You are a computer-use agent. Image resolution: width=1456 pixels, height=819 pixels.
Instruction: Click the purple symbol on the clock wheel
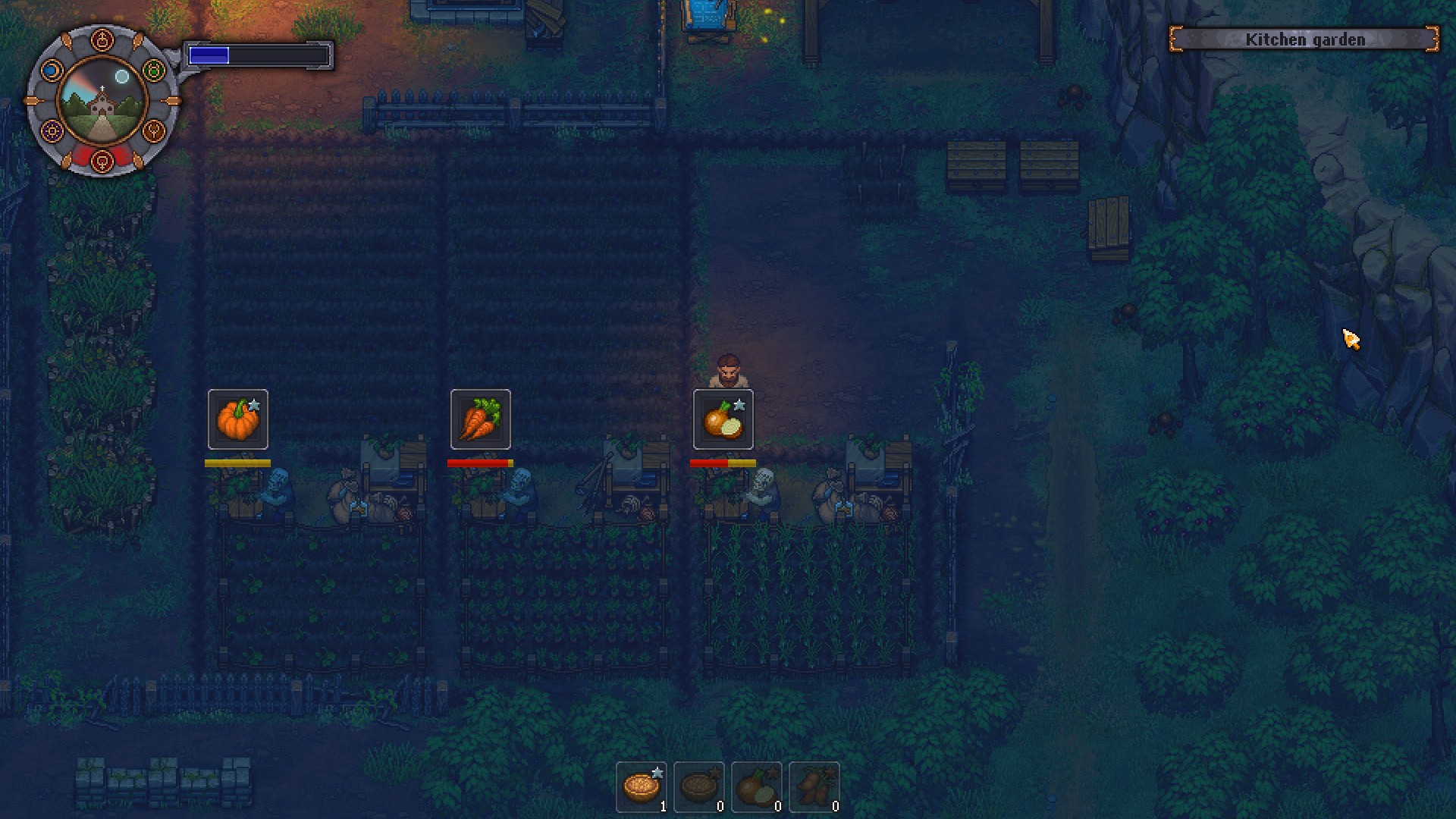click(52, 130)
